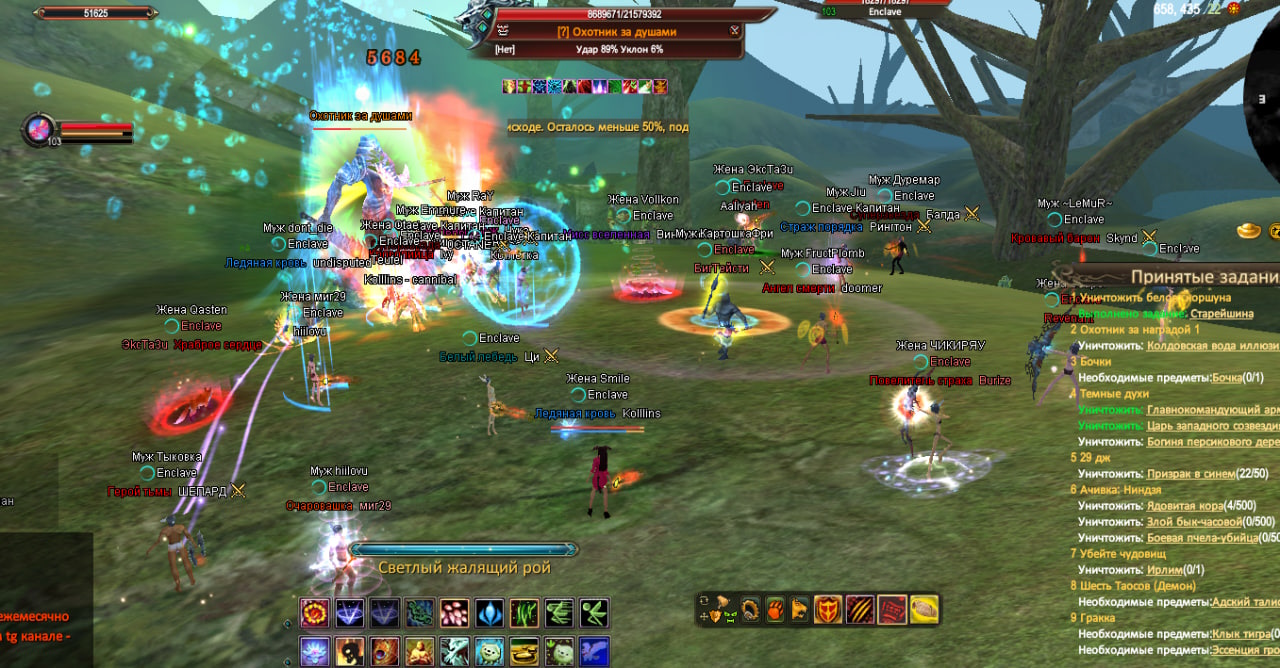Select the 'Ирлим' quest target link
The height and width of the screenshot is (668, 1280).
[x=1164, y=570]
